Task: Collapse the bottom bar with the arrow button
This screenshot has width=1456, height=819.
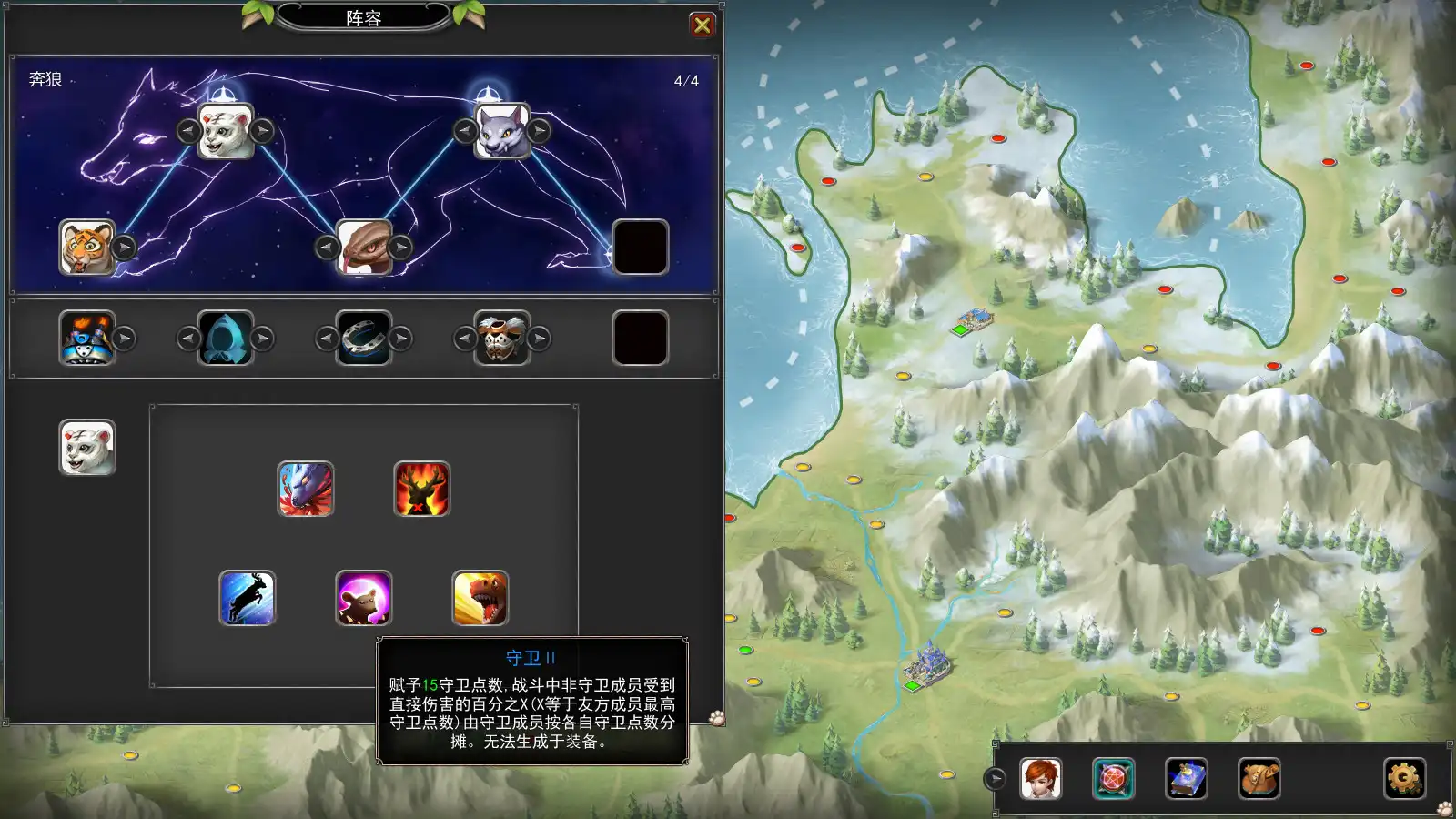Action: pyautogui.click(x=996, y=779)
